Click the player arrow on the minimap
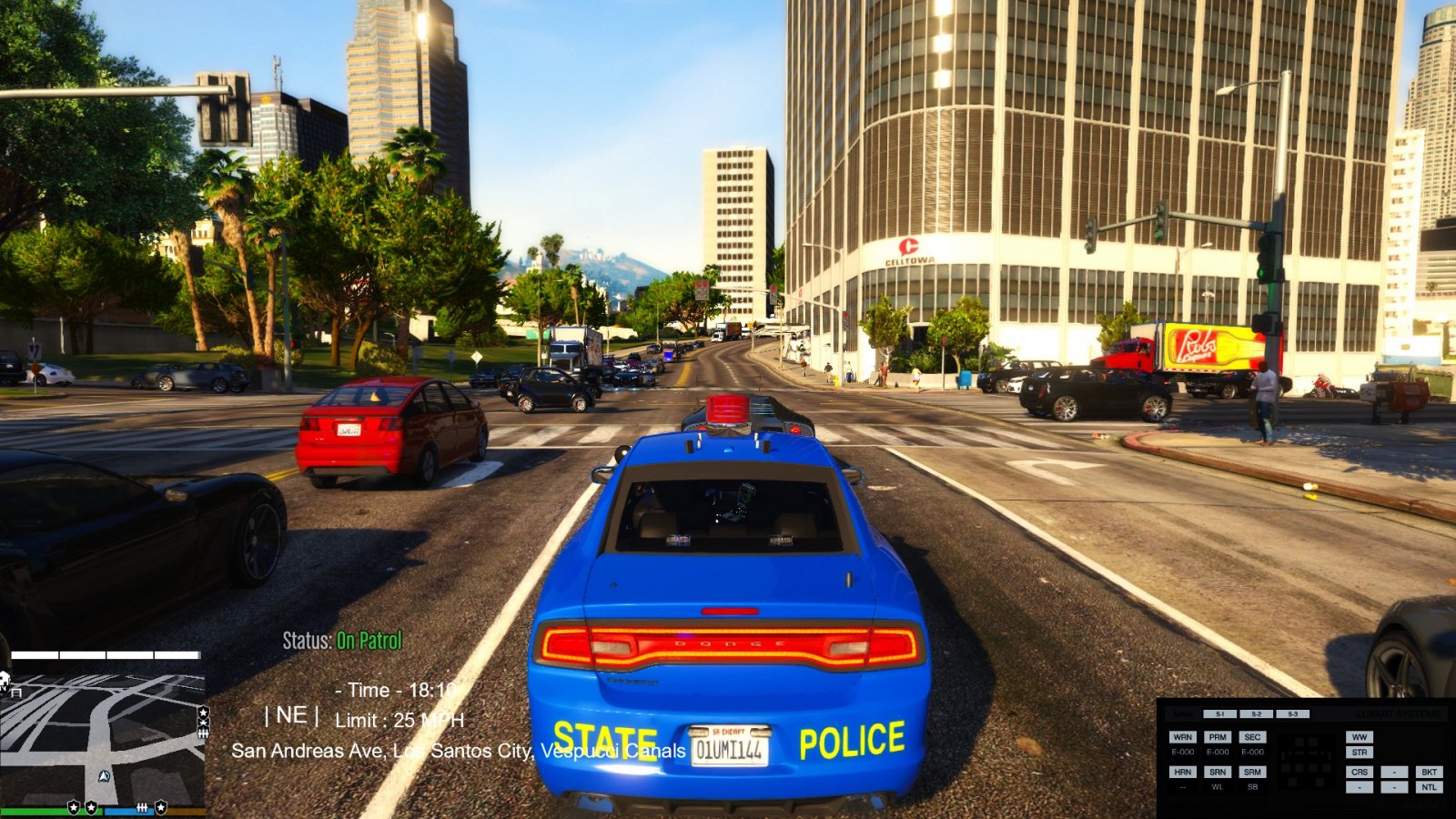 tap(104, 776)
